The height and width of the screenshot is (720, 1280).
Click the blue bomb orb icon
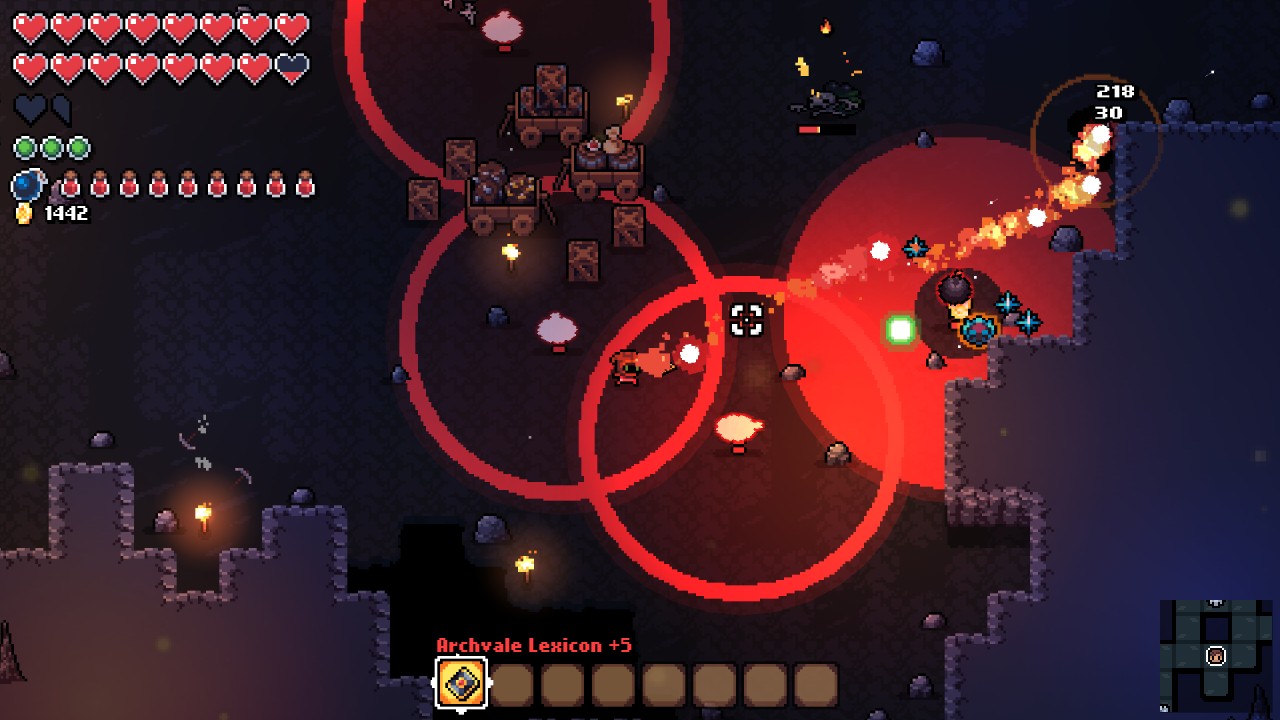click(x=28, y=185)
